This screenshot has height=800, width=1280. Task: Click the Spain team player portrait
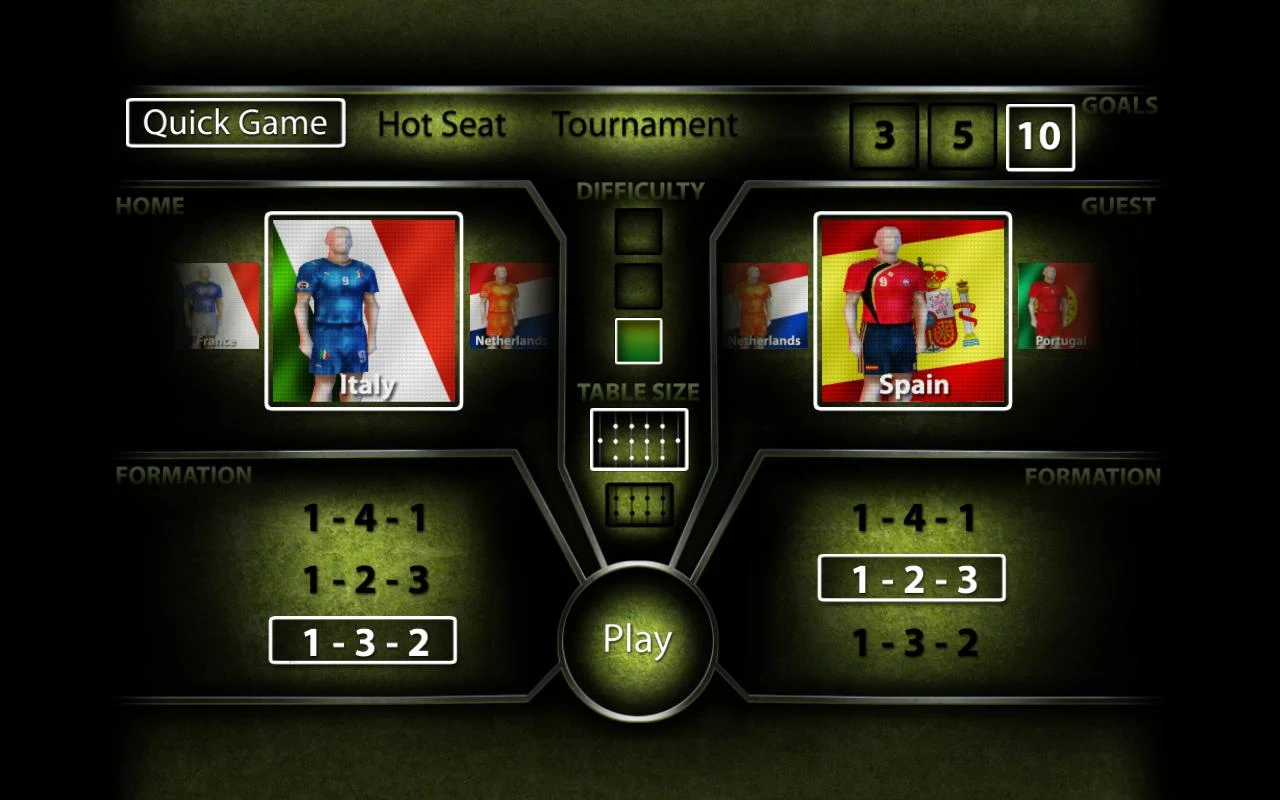pyautogui.click(x=911, y=310)
